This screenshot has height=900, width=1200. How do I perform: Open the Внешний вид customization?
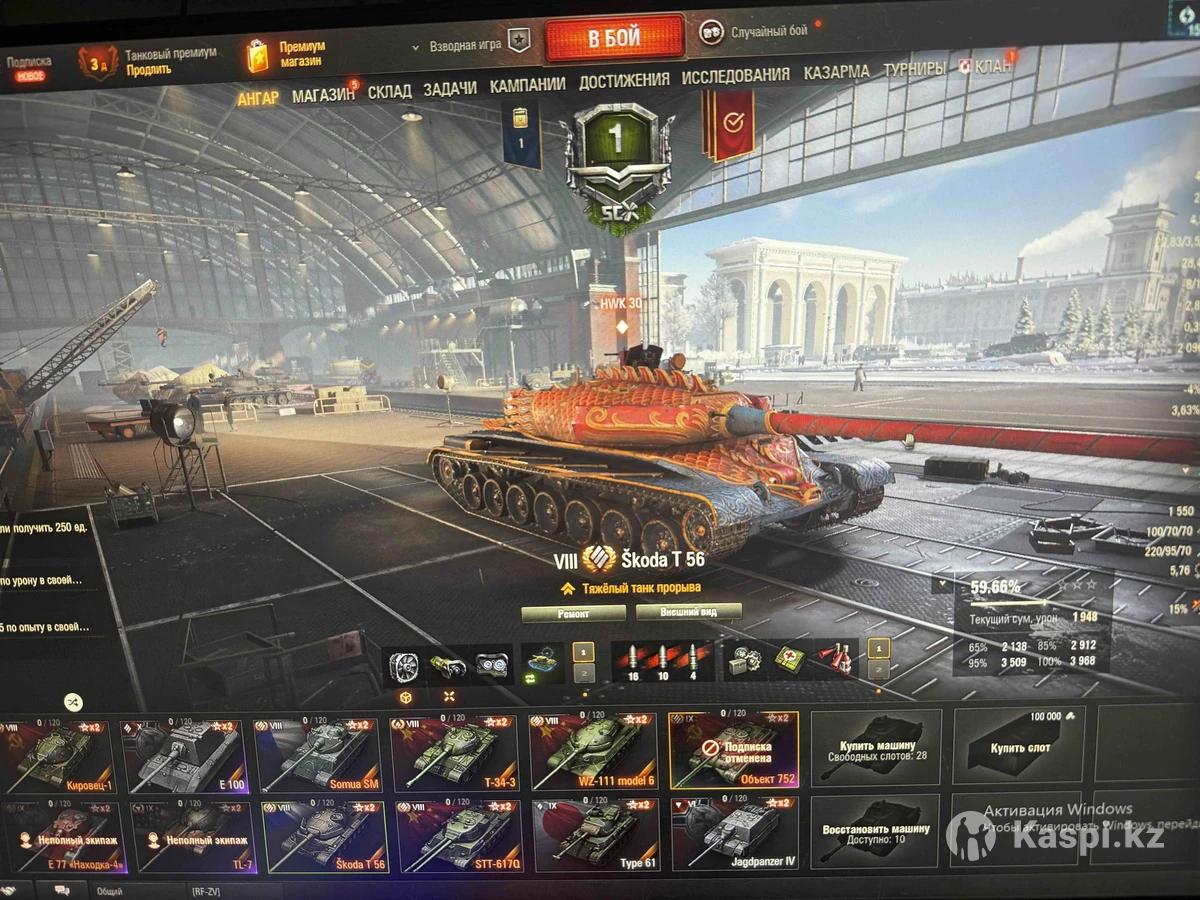(687, 611)
